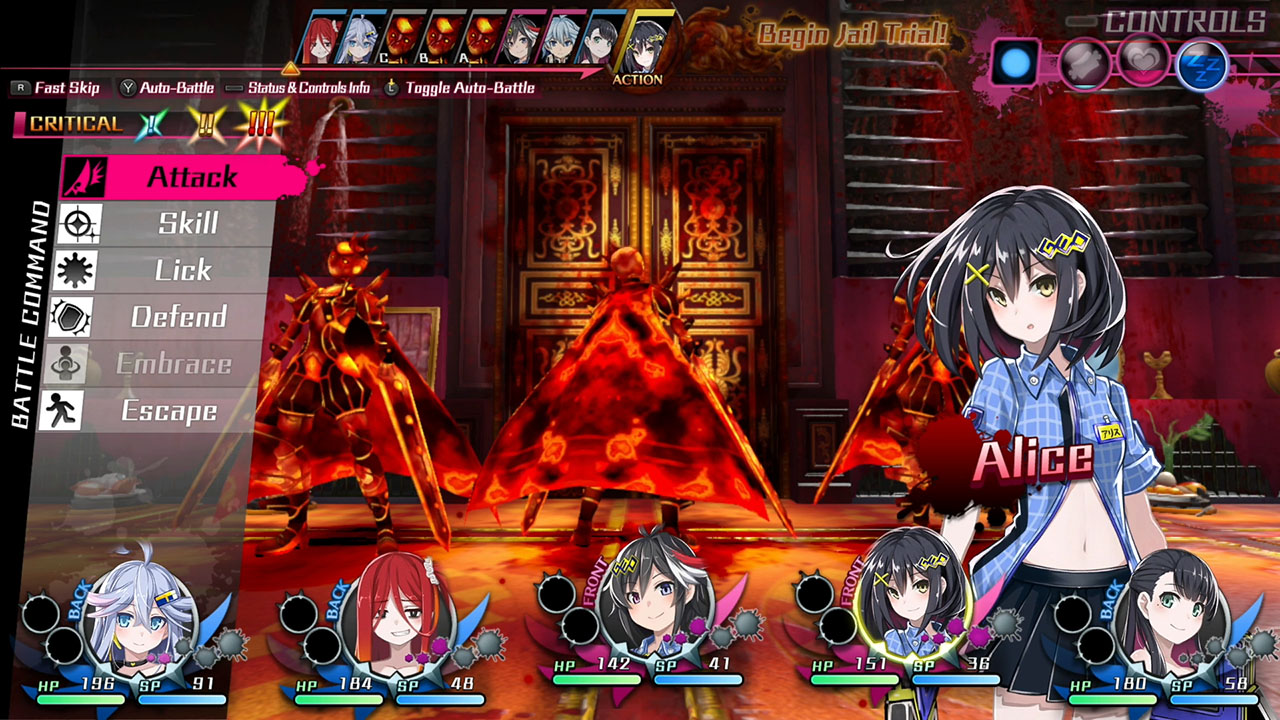Expand turn order via the orange triangle marker
Viewport: 1280px width, 720px height.
pyautogui.click(x=289, y=69)
